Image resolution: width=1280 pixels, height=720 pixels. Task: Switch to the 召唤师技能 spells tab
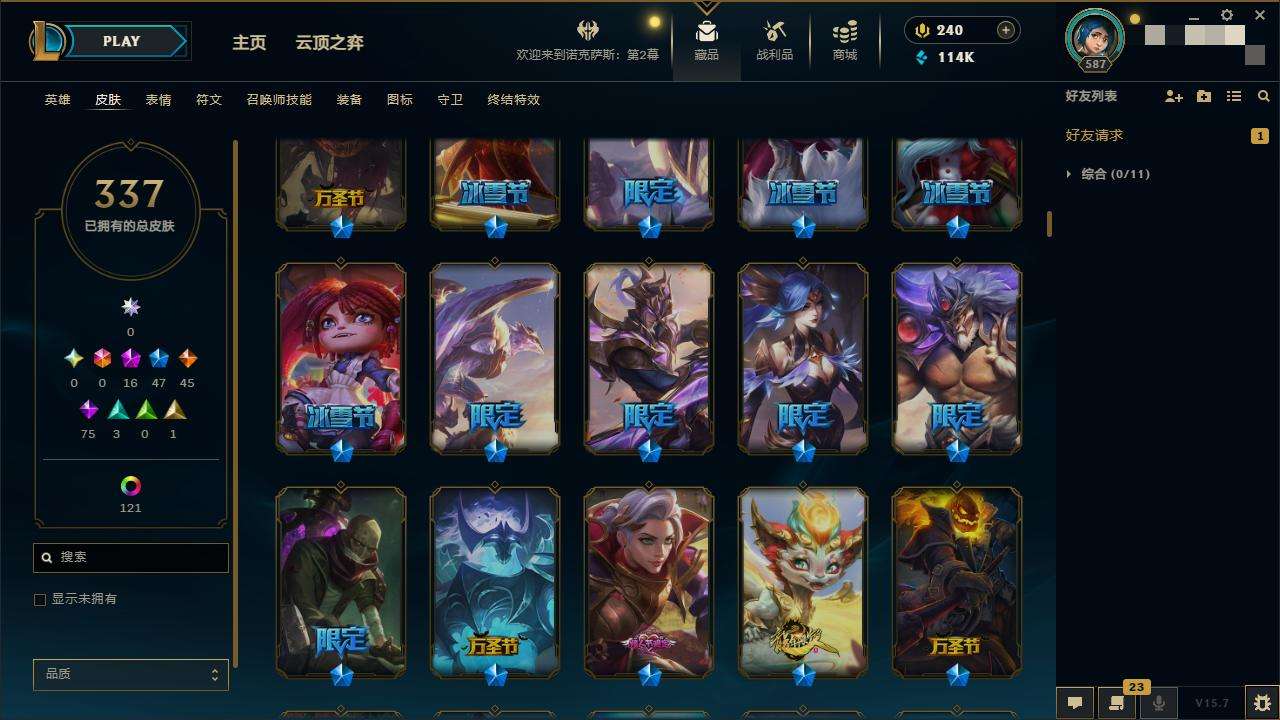[x=272, y=100]
